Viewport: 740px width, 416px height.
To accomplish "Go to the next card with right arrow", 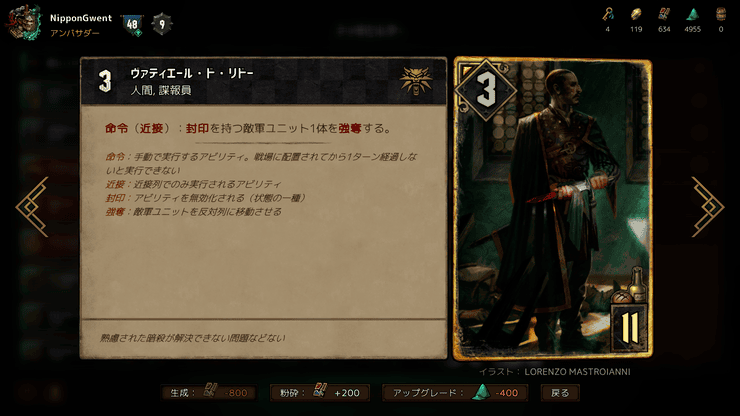I will point(706,207).
